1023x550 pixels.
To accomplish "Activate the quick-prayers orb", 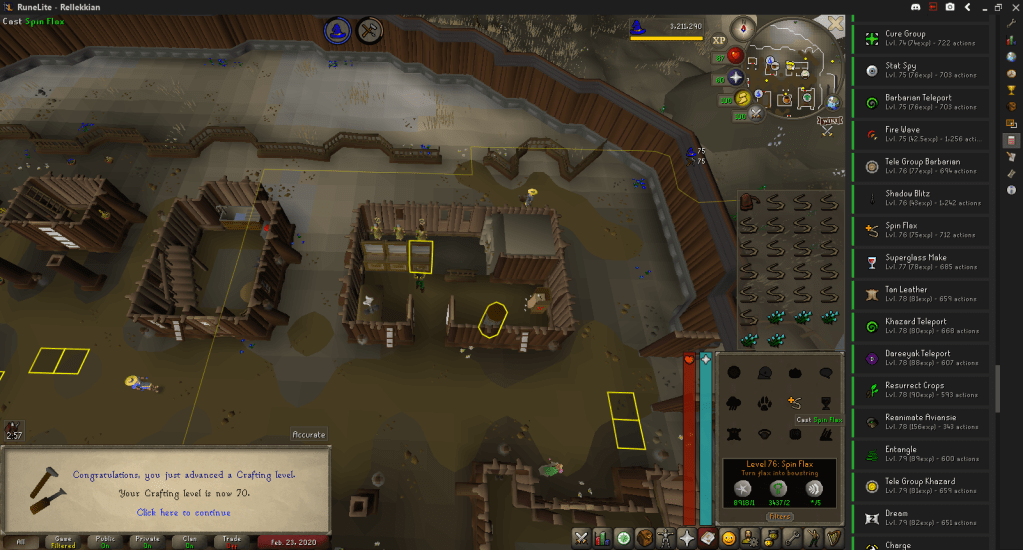I will pyautogui.click(x=738, y=77).
